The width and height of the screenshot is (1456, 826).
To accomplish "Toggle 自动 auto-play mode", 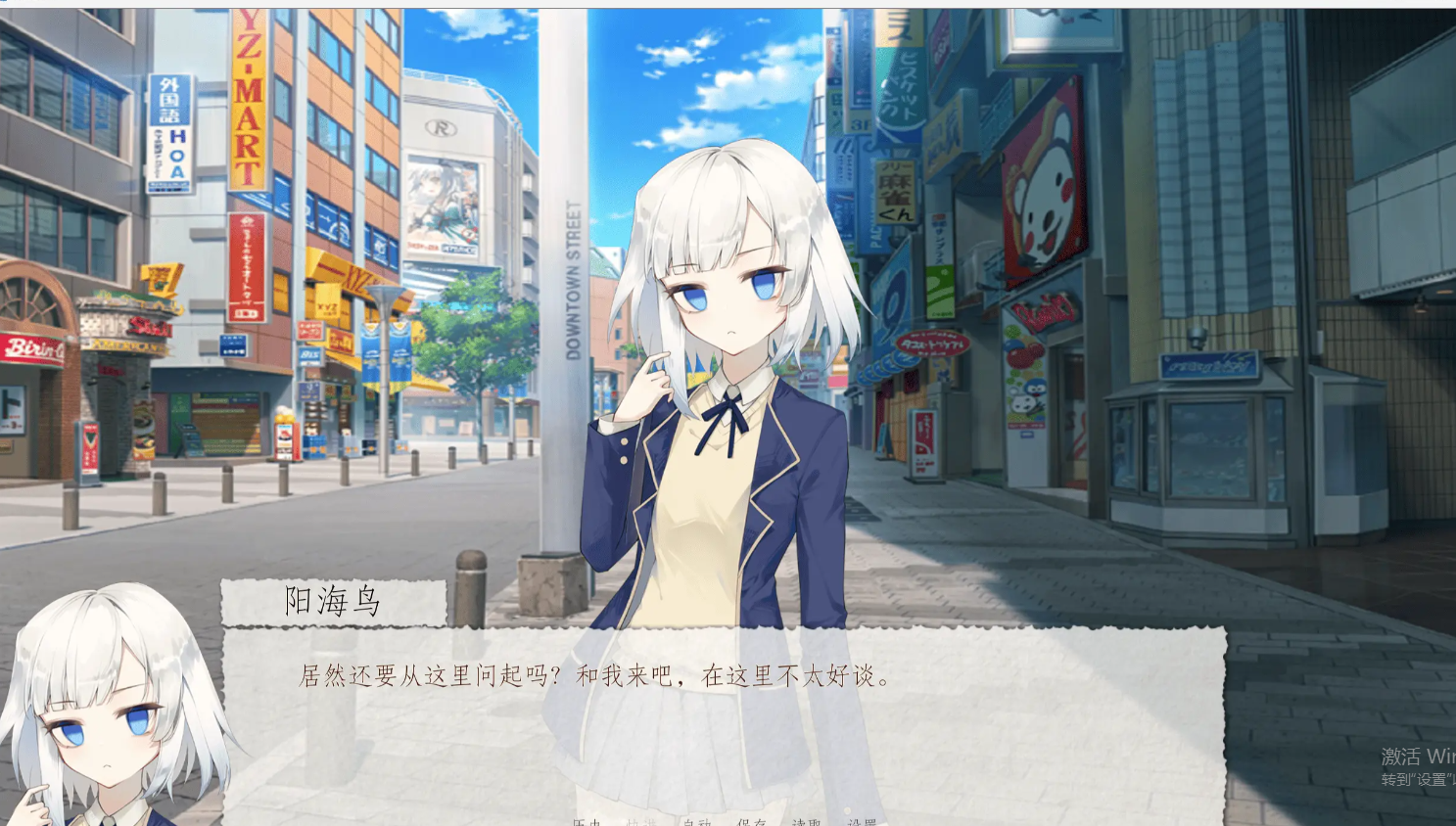I will [697, 822].
